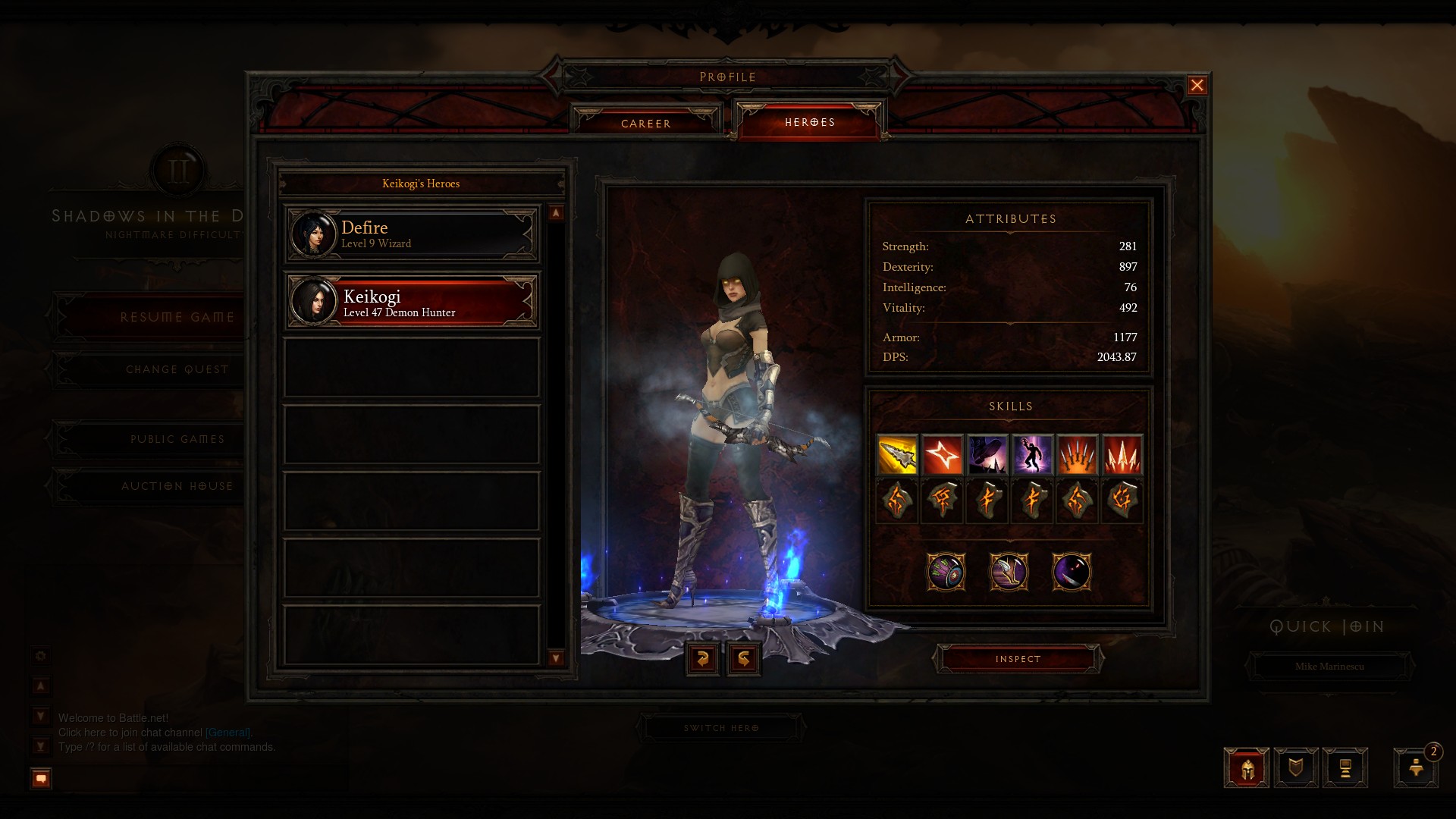Close the Profile window
The width and height of the screenshot is (1456, 819).
1197,86
